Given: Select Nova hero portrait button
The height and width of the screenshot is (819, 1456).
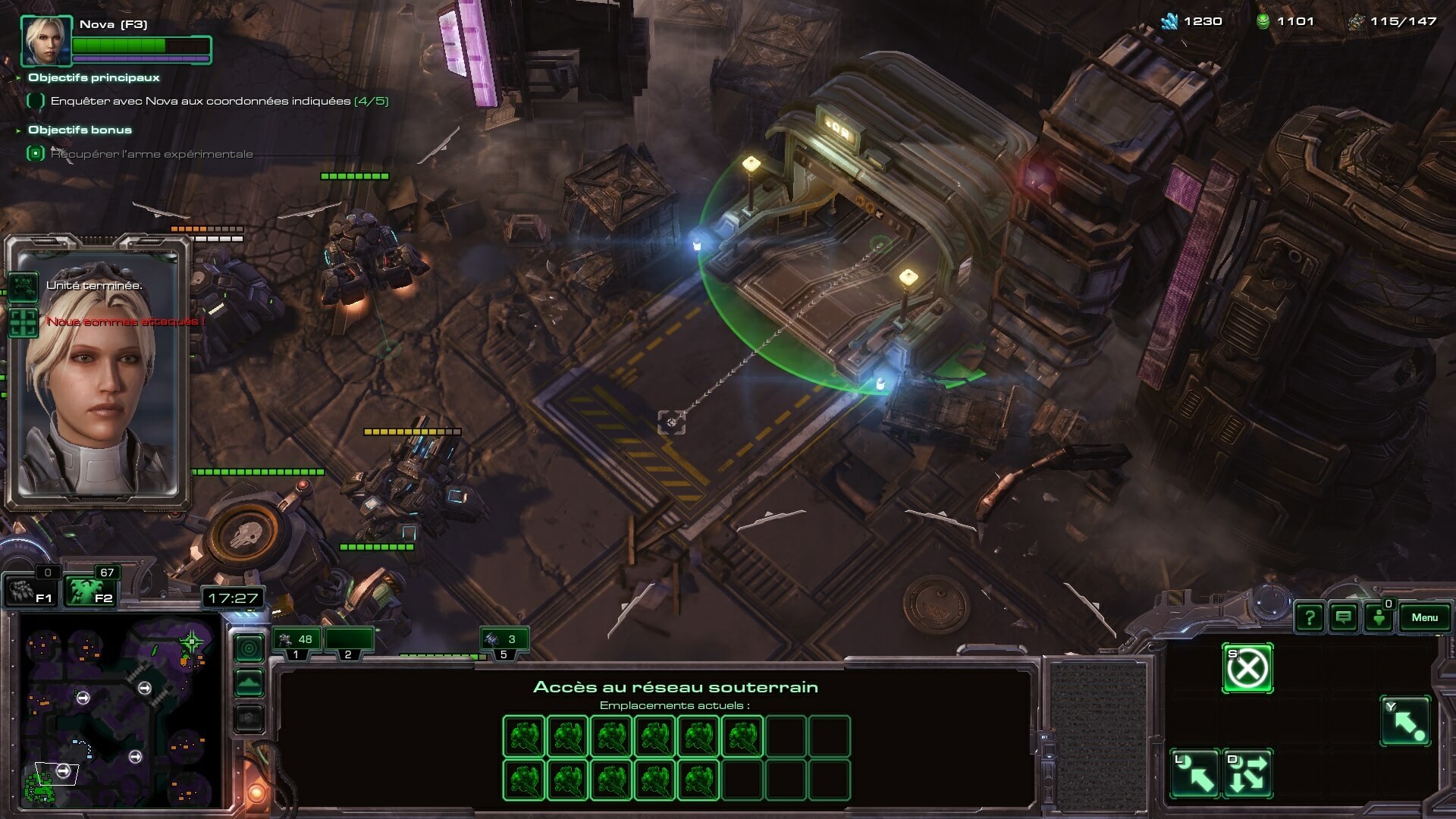Looking at the screenshot, I should click(x=46, y=41).
